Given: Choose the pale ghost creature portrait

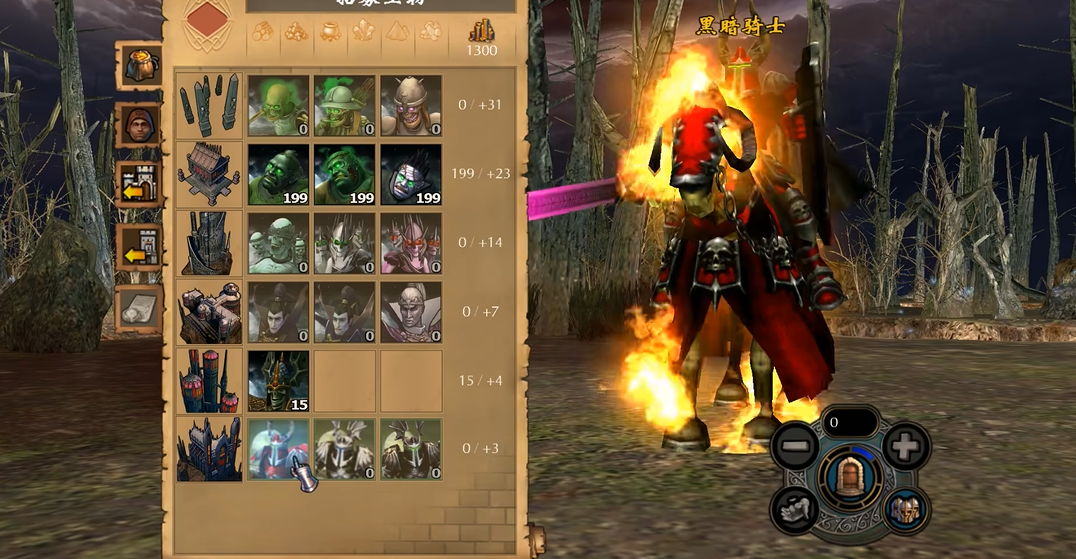Looking at the screenshot, I should click(277, 243).
